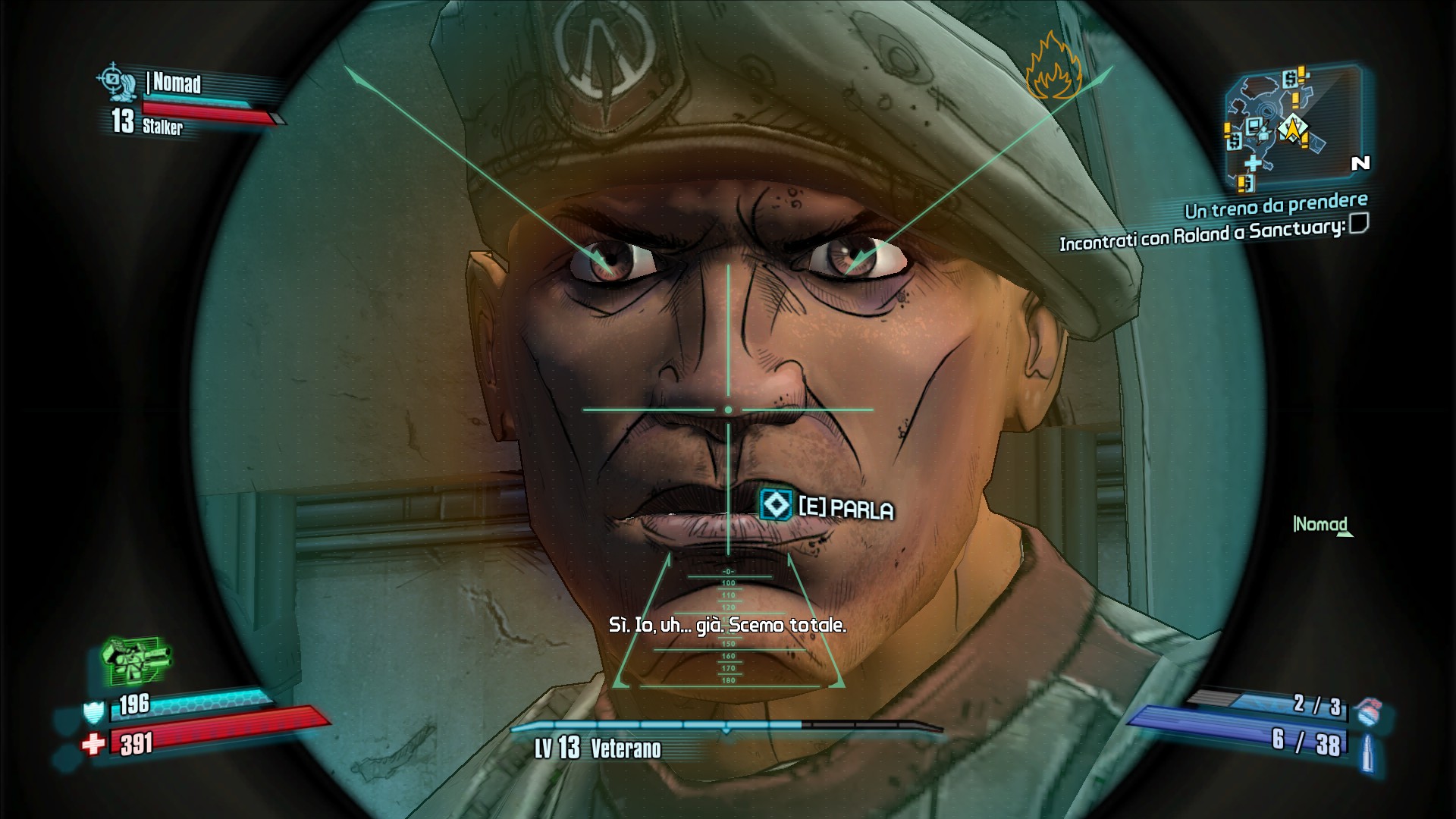The height and width of the screenshot is (819, 1456).
Task: Open the minimap in the corner
Action: point(1292,125)
